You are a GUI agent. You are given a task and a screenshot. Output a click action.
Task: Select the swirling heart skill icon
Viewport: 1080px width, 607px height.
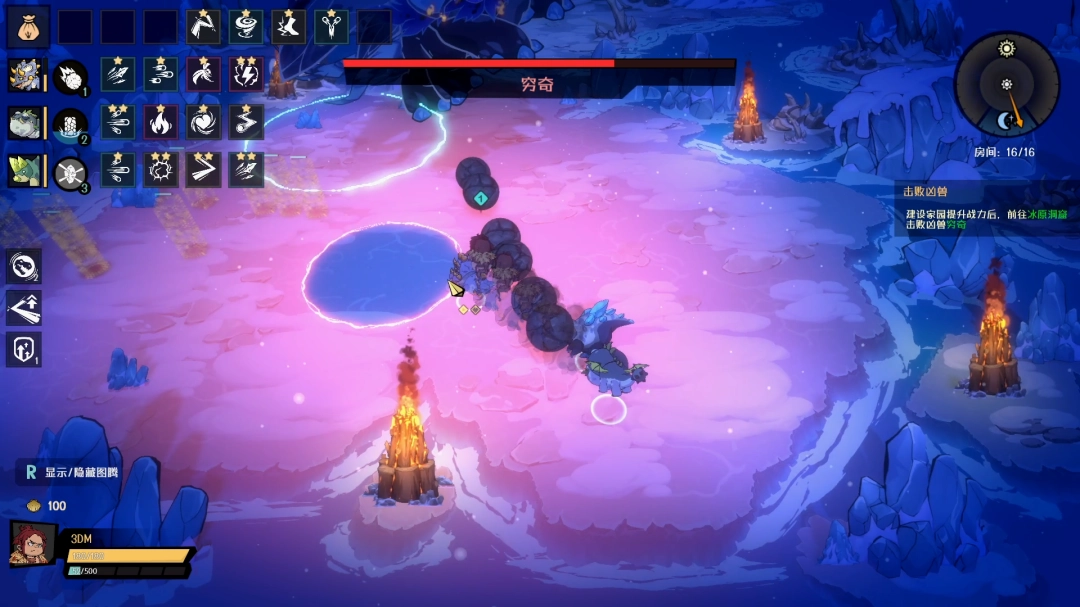pyautogui.click(x=204, y=123)
